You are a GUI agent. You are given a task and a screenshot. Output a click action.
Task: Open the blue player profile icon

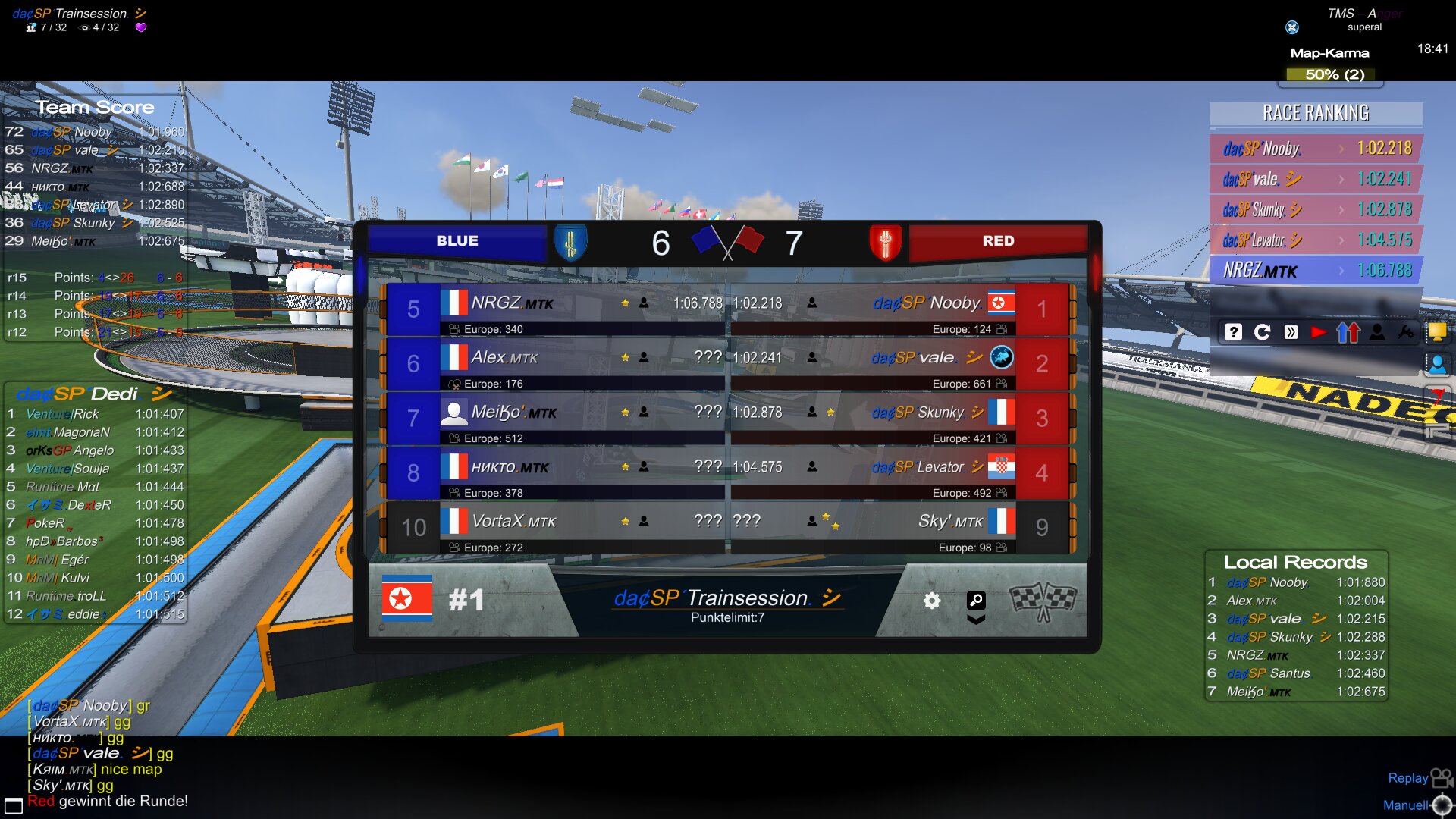(x=1437, y=365)
